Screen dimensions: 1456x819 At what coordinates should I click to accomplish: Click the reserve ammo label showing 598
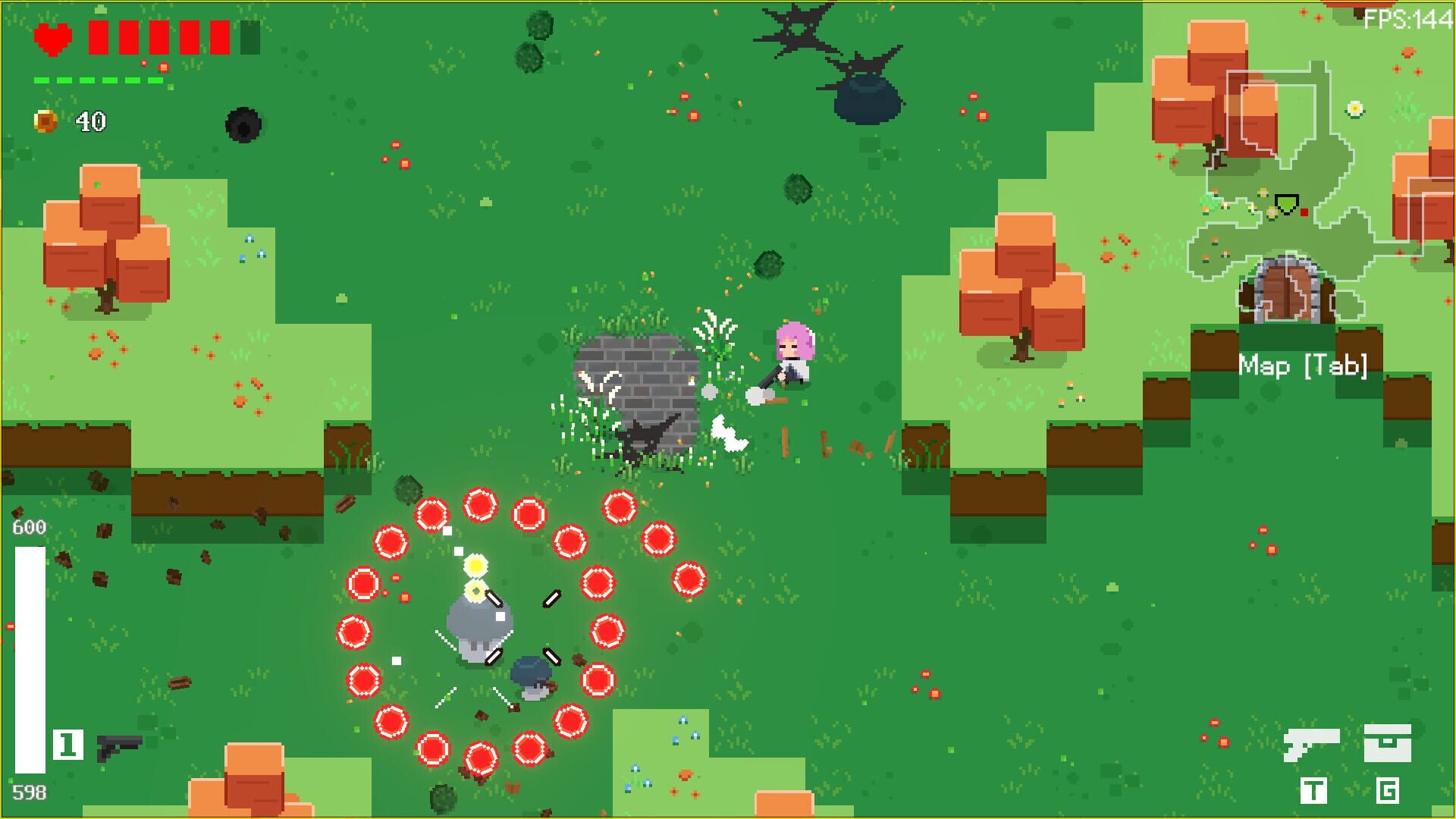click(28, 792)
